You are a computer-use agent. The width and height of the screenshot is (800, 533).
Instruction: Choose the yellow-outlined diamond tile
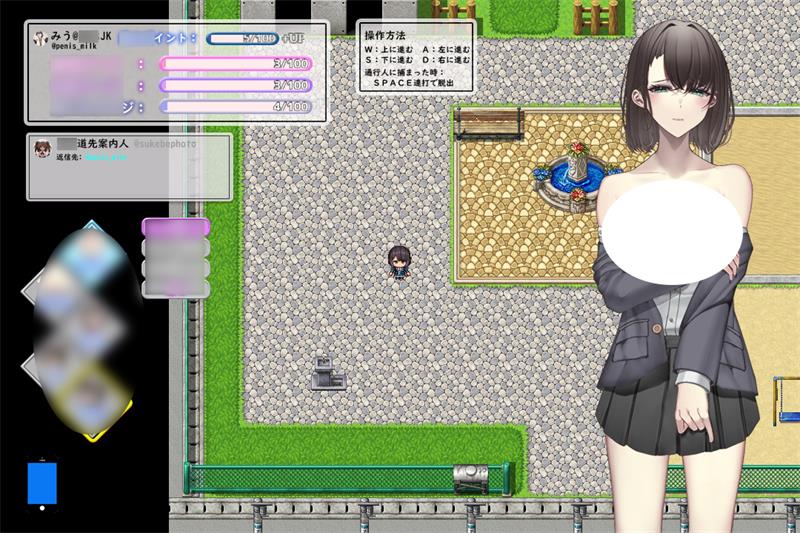coord(92,395)
